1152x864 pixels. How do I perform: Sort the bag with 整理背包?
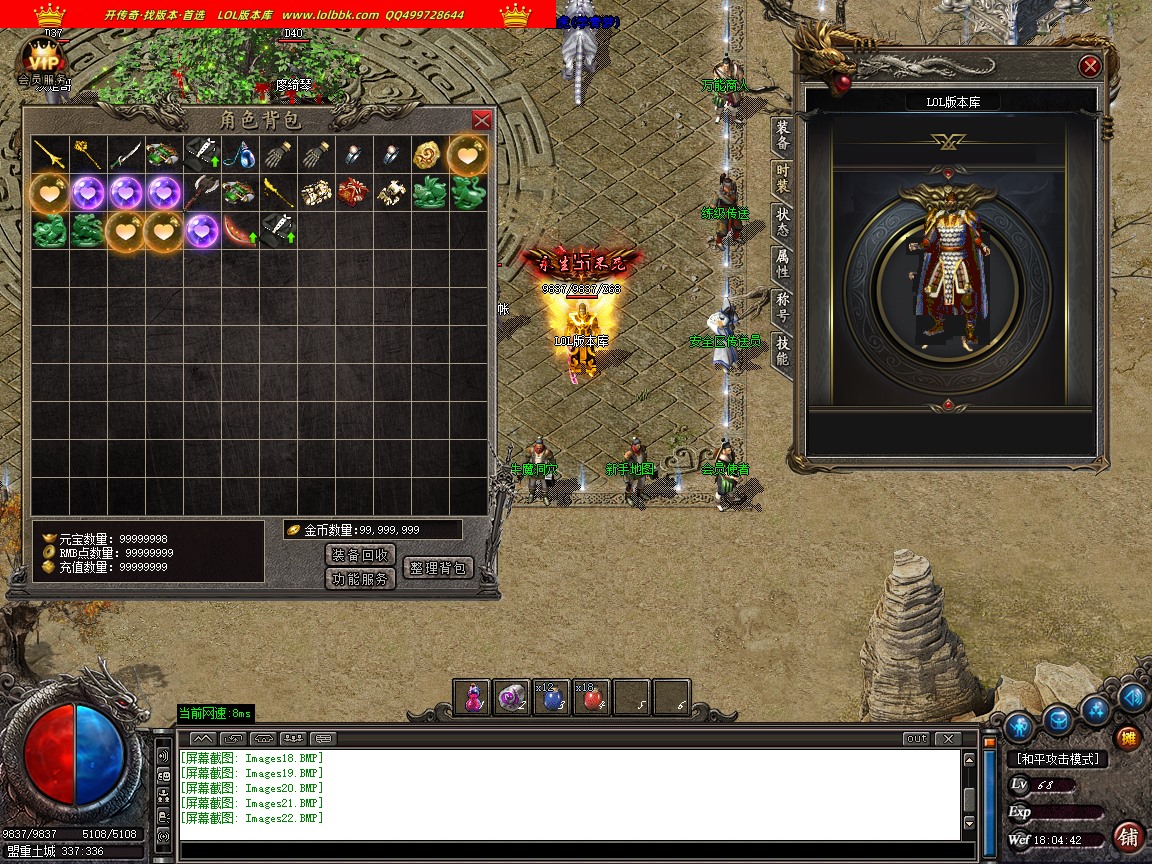[x=437, y=567]
